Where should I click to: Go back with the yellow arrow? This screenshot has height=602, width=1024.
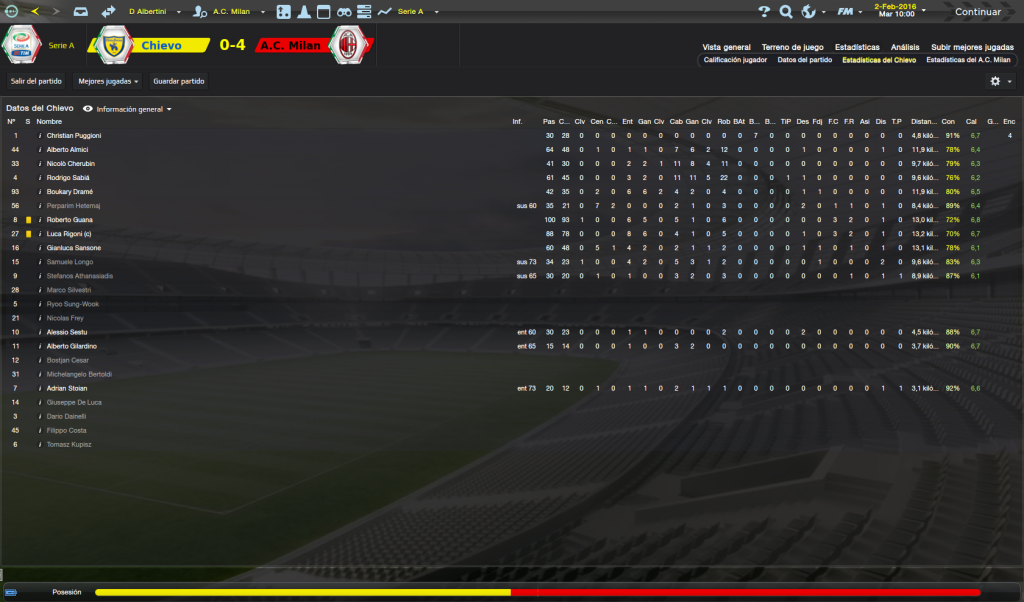[x=36, y=12]
